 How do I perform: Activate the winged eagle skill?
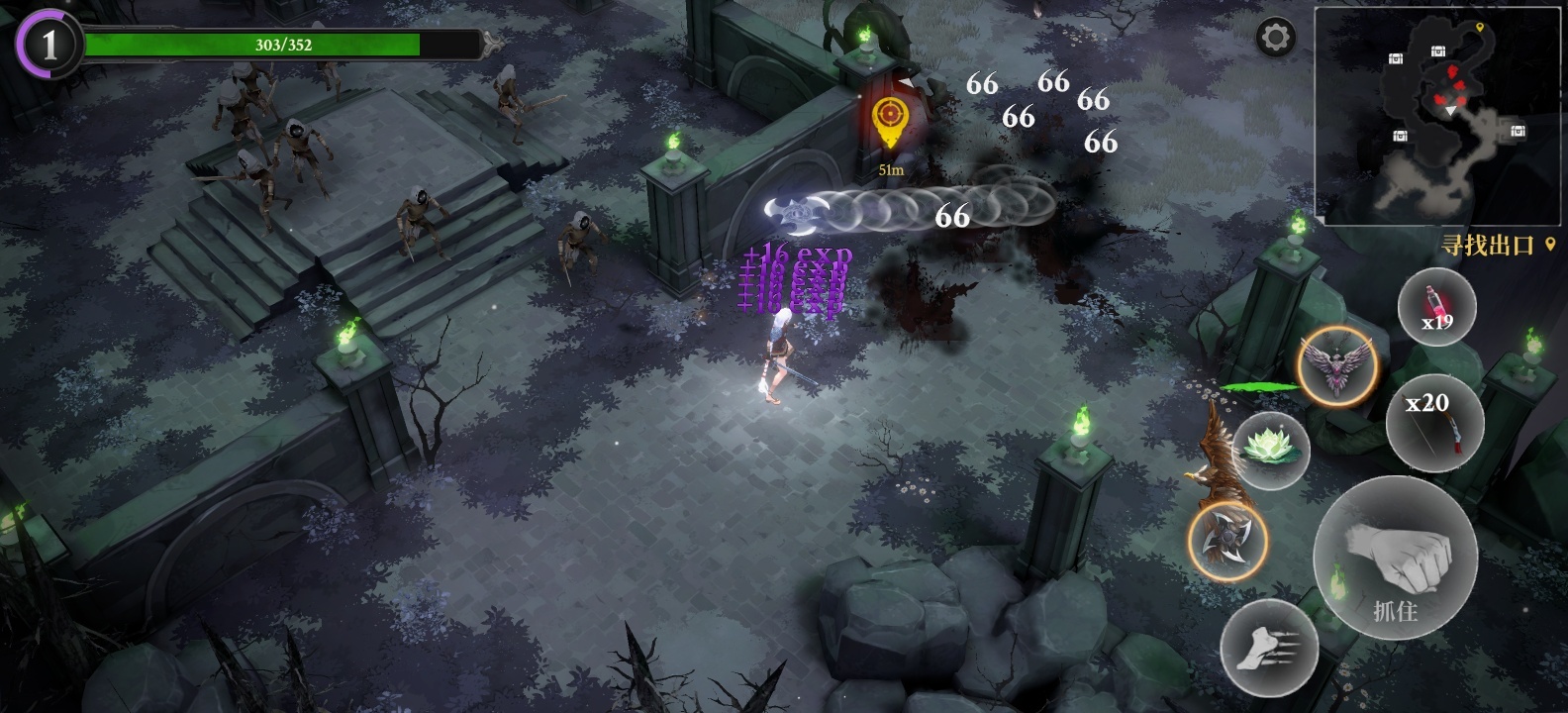click(1337, 365)
